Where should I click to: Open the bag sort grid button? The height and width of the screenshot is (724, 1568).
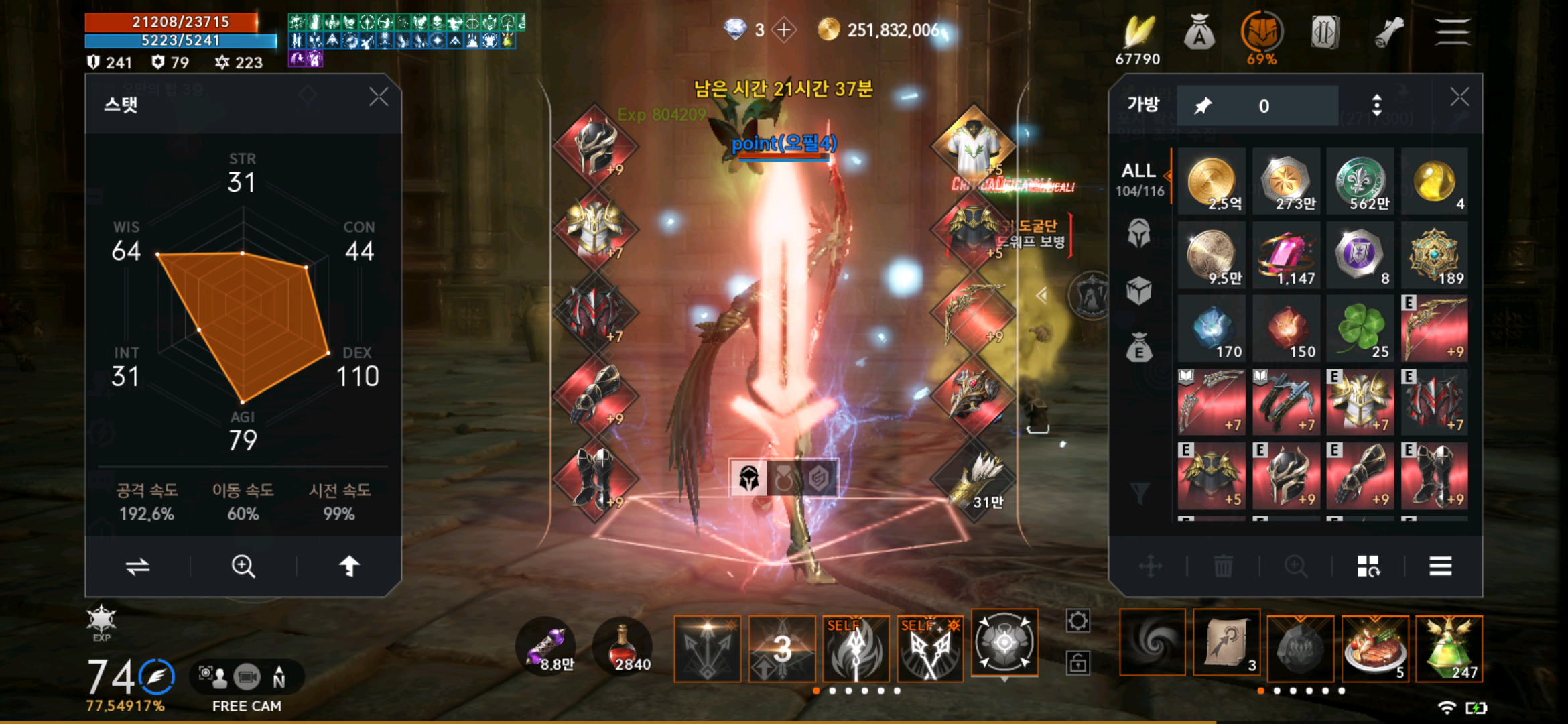(1368, 566)
